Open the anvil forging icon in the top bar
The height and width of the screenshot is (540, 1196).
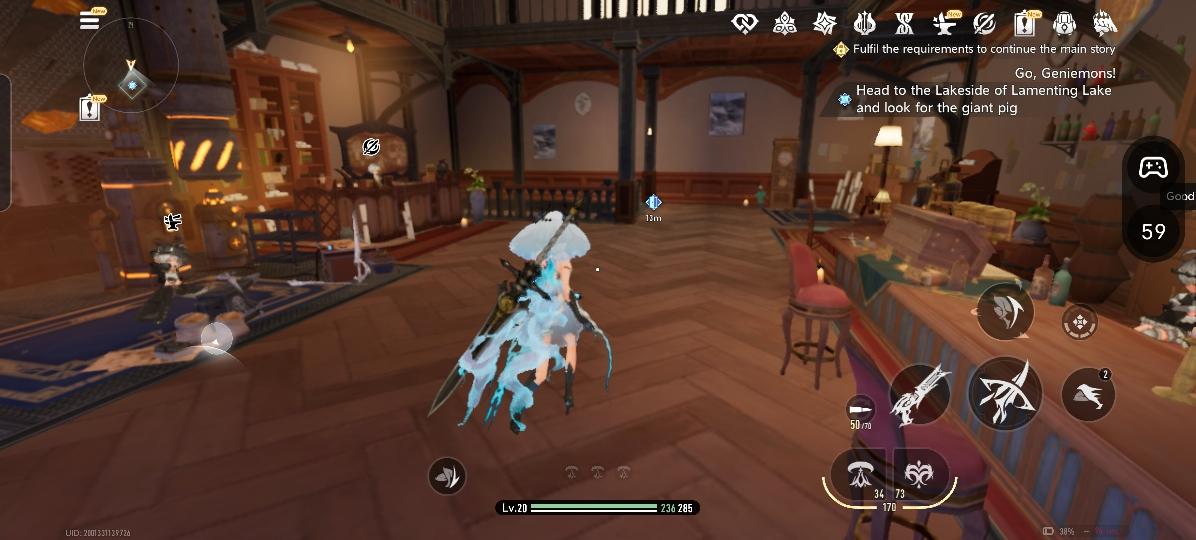click(x=944, y=23)
